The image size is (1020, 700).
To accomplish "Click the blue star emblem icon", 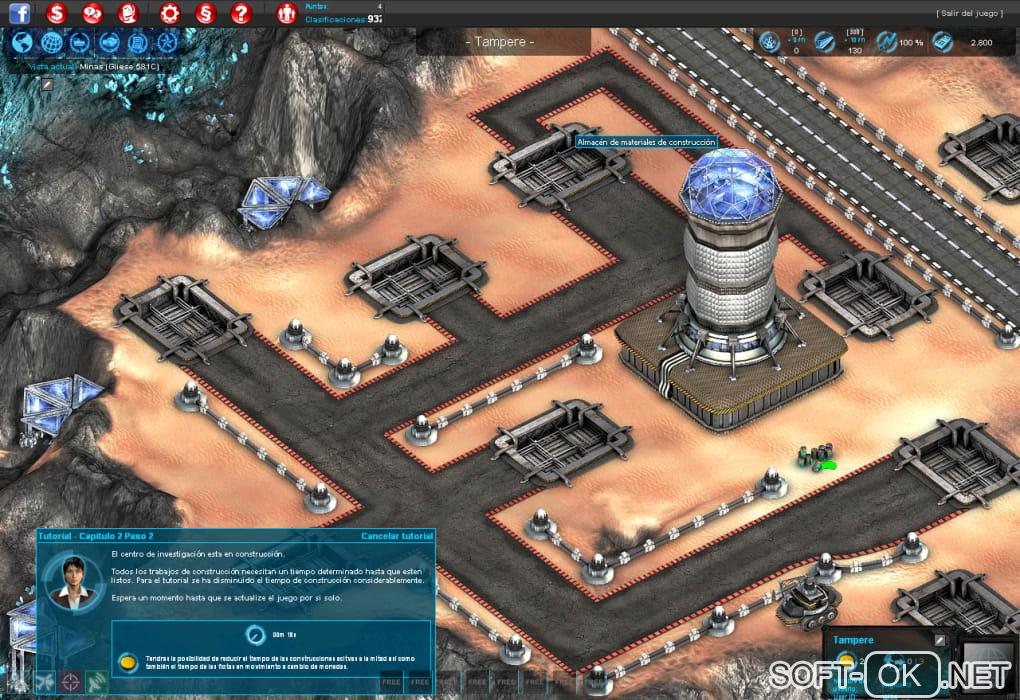I will point(167,43).
